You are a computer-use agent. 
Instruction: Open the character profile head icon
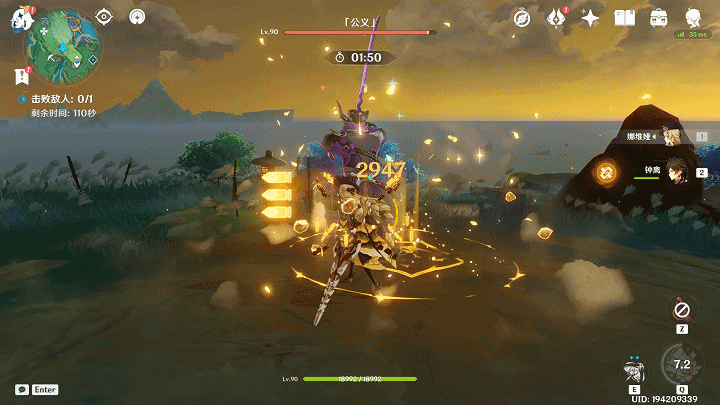click(x=693, y=18)
